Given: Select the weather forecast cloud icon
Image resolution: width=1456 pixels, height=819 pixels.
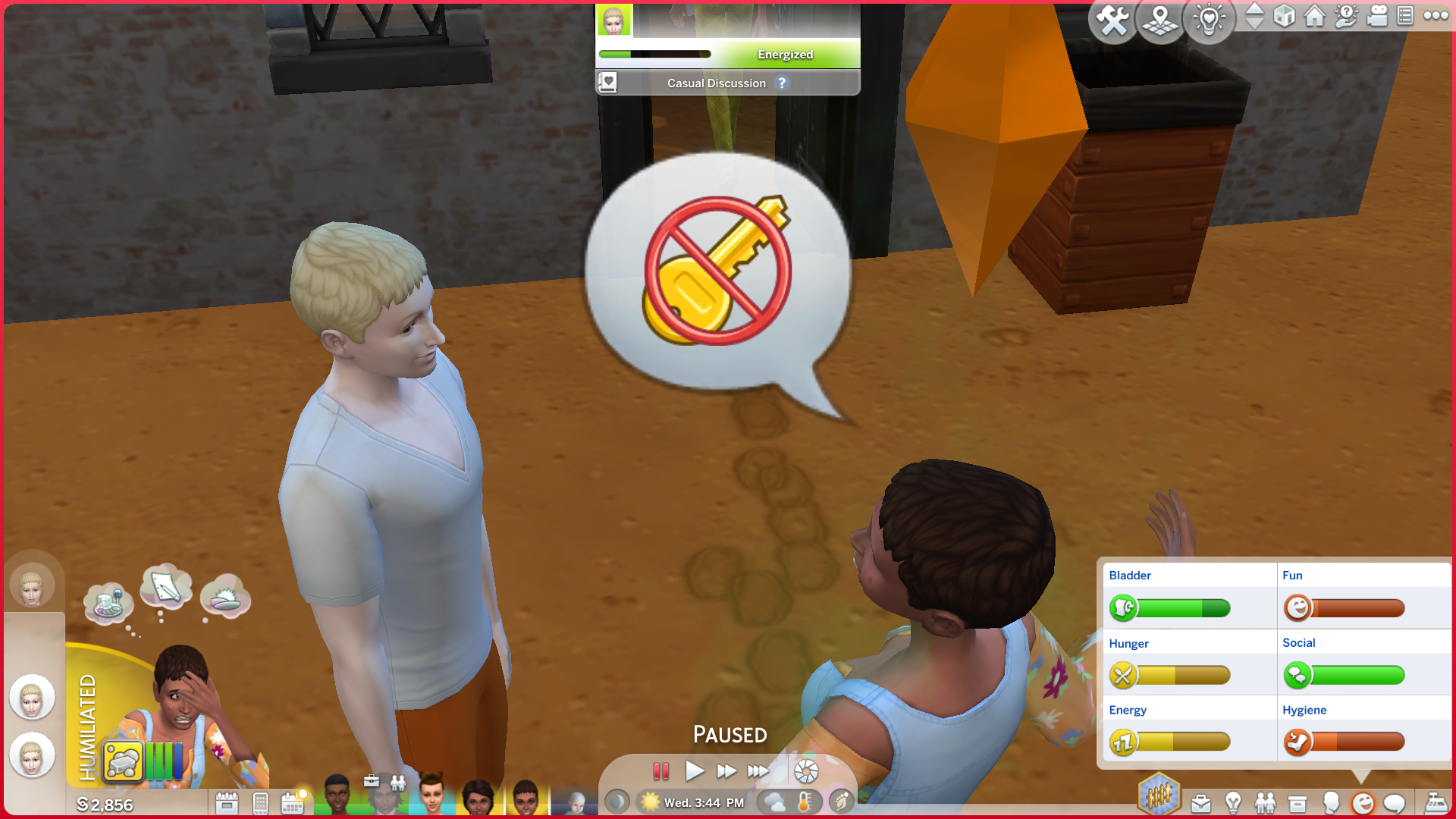Looking at the screenshot, I should [x=774, y=802].
